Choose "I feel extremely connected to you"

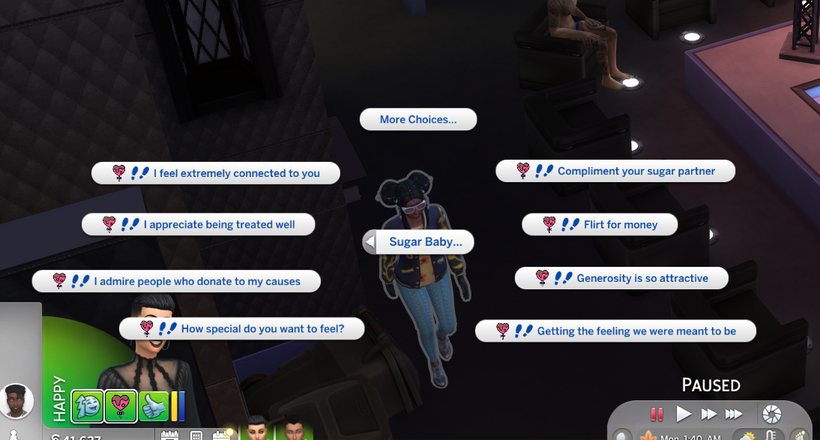coord(216,173)
